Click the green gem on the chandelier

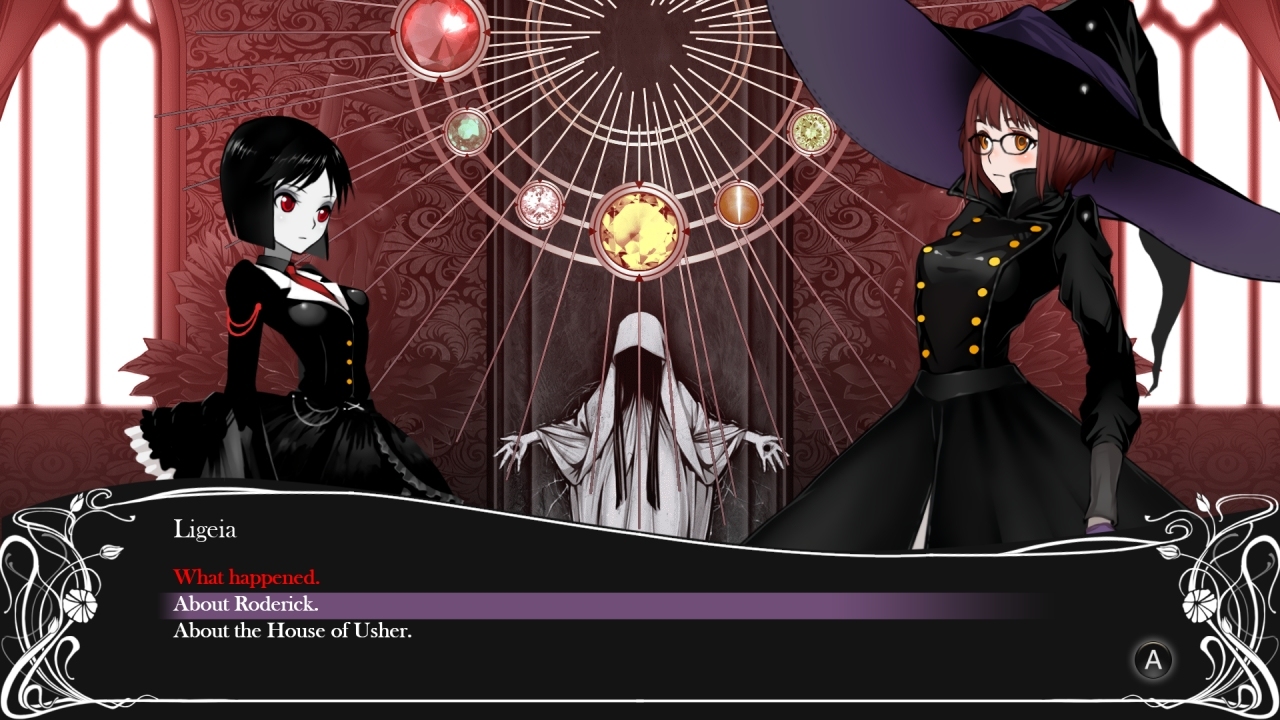coord(465,130)
